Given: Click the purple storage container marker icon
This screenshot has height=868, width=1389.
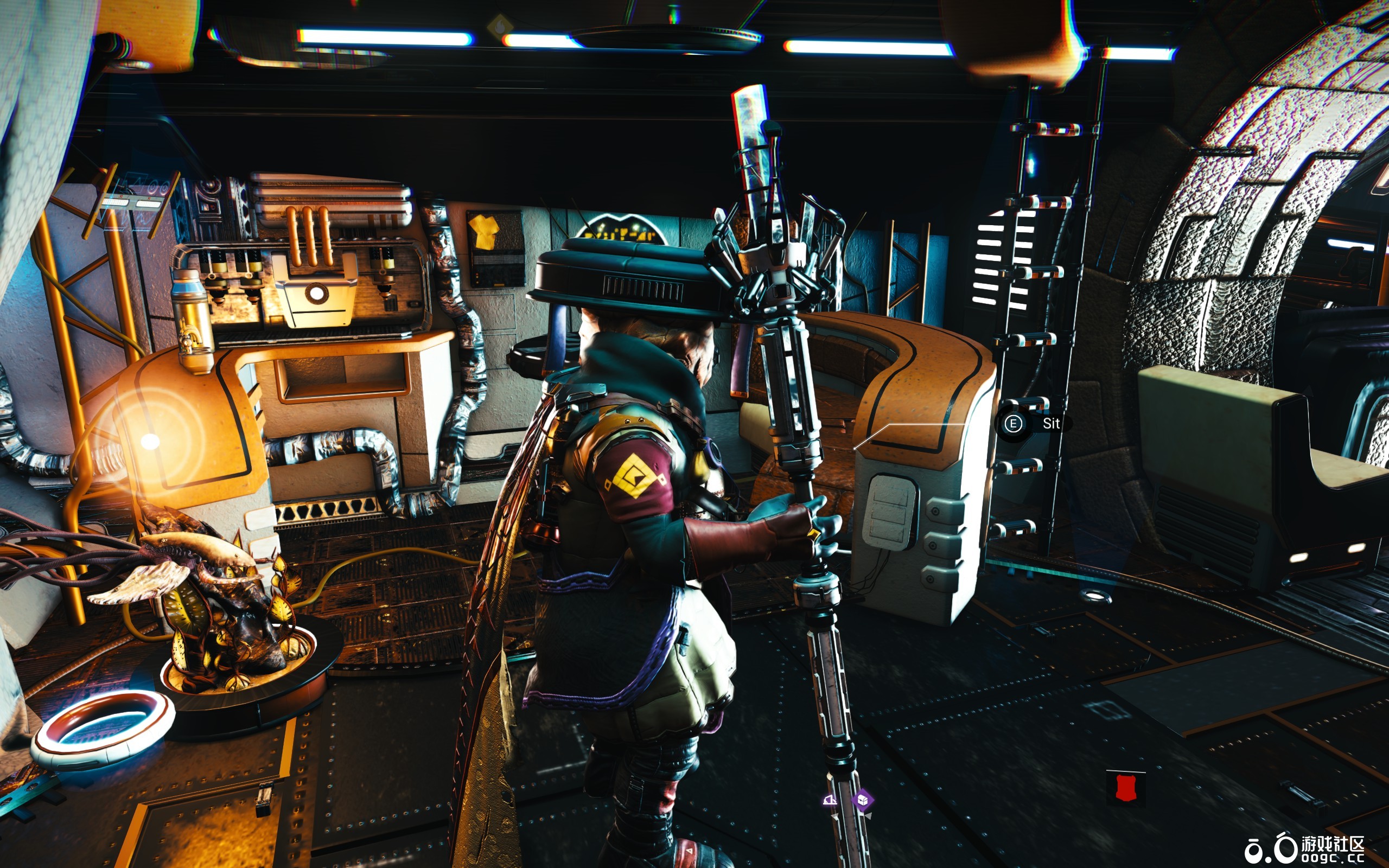Looking at the screenshot, I should [x=863, y=800].
